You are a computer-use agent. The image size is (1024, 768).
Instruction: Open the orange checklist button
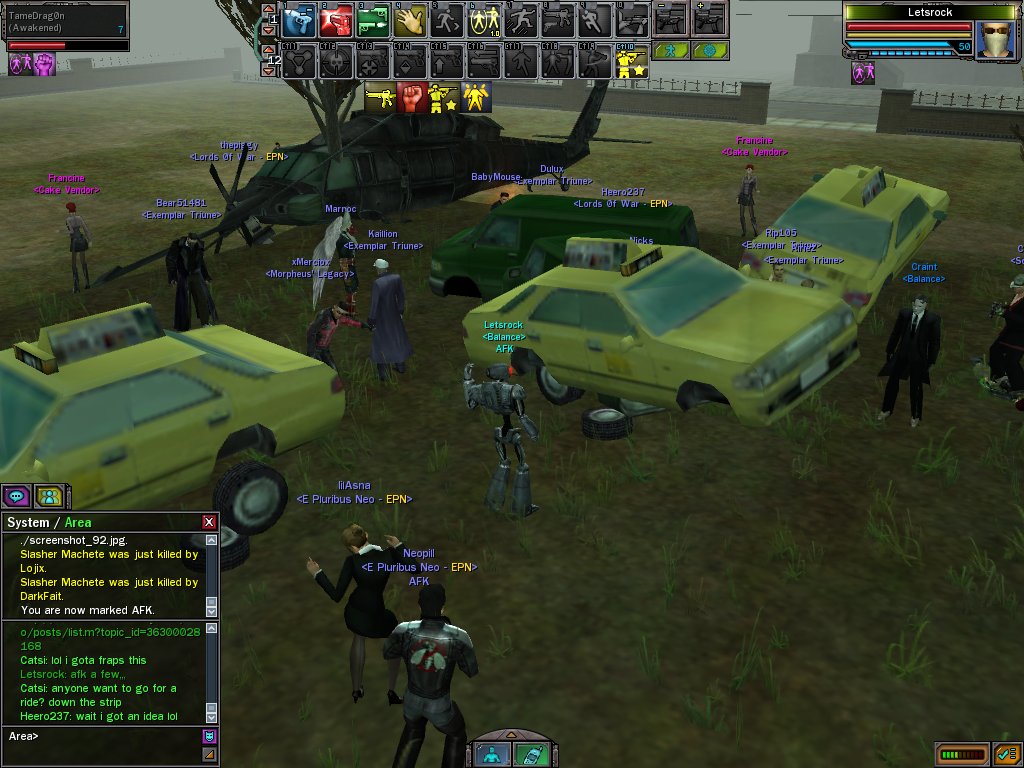click(1005, 754)
